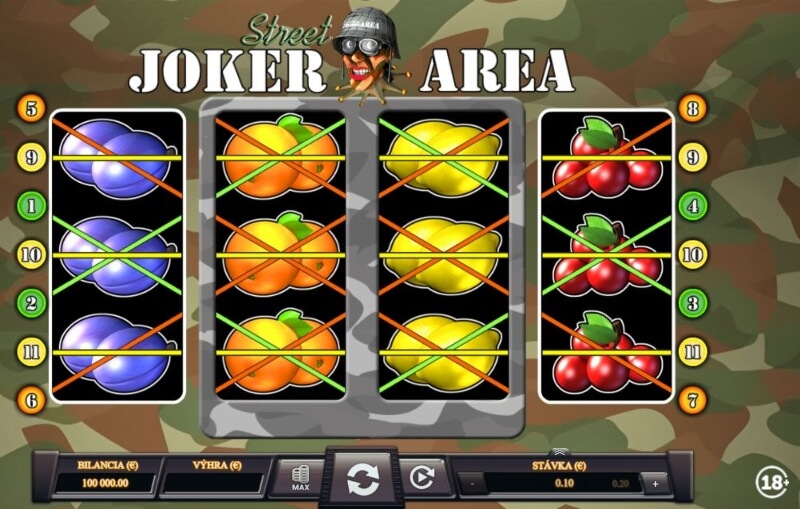Image resolution: width=800 pixels, height=509 pixels.
Task: Select payline number 4 marker
Action: pos(692,206)
